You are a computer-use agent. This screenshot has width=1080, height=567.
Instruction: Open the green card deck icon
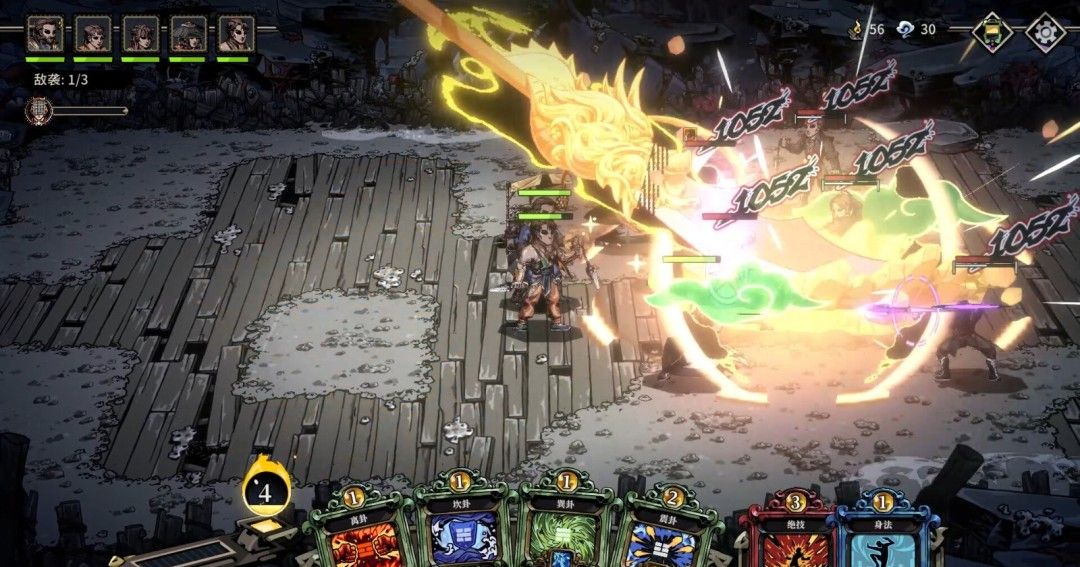click(992, 31)
